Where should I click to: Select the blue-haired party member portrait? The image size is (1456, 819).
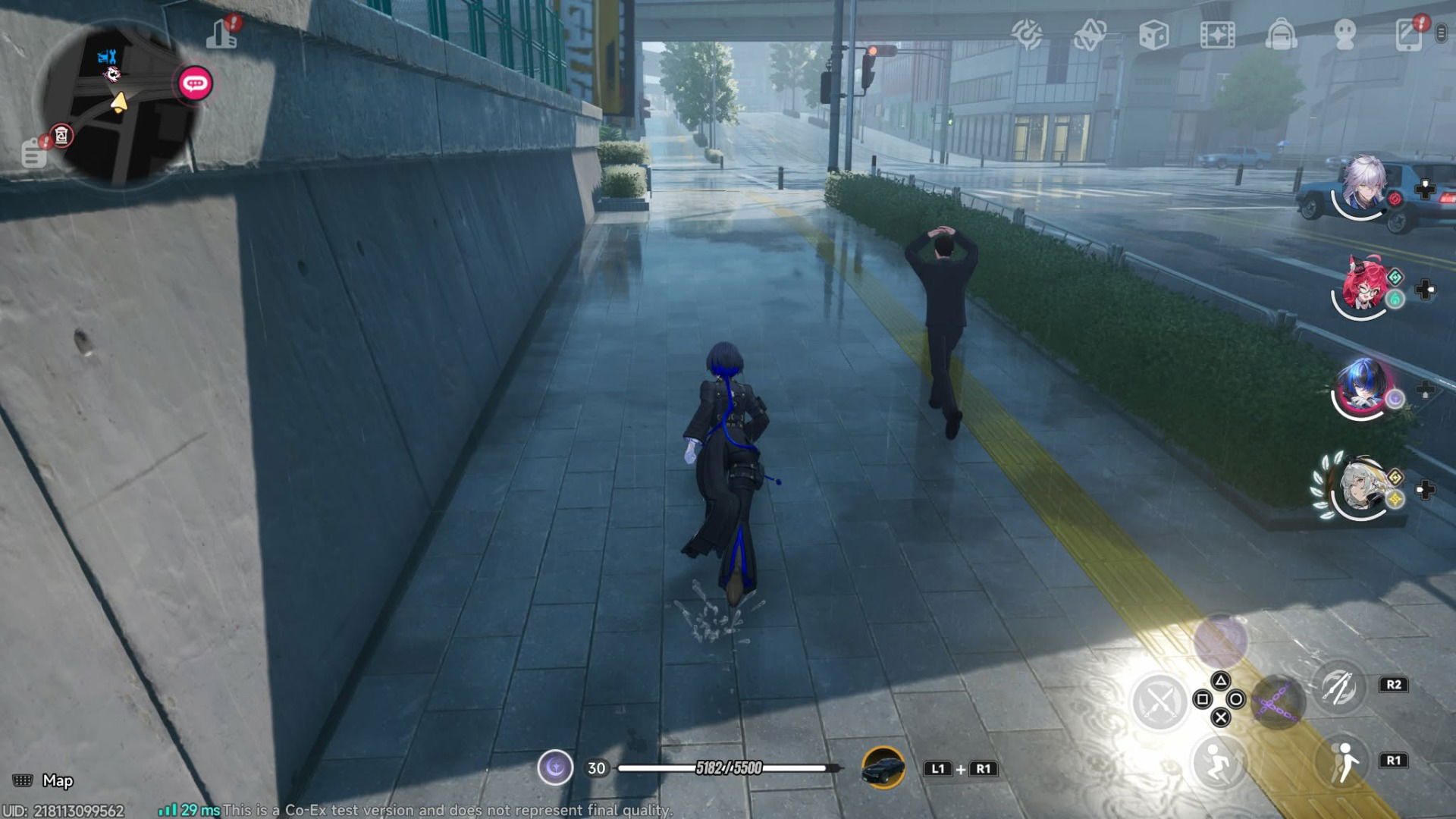[x=1362, y=388]
